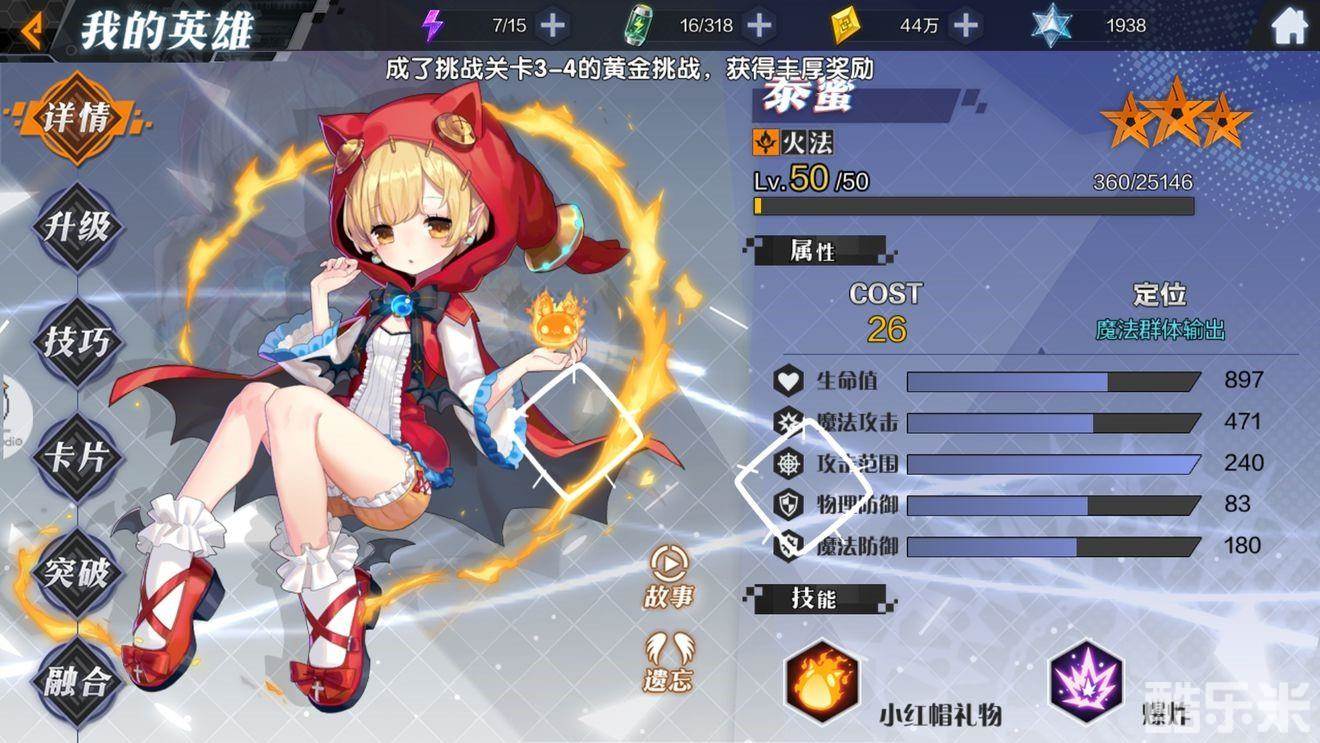Open the 卡片 cards tab
Image resolution: width=1320 pixels, height=743 pixels.
click(78, 457)
